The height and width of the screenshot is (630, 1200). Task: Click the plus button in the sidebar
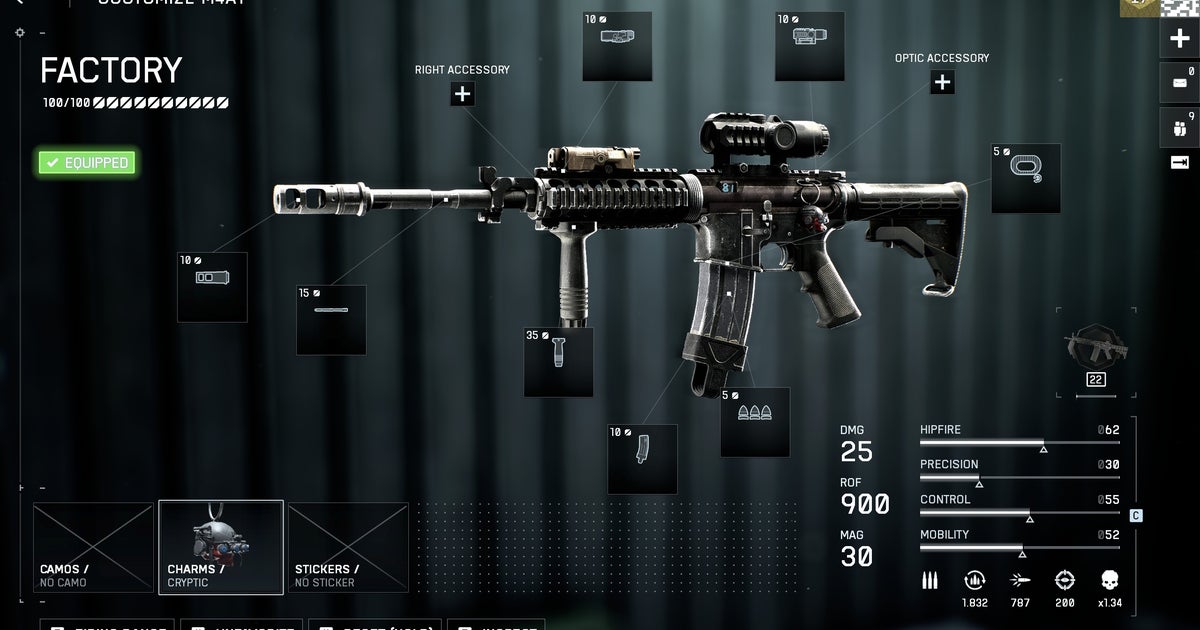pyautogui.click(x=1179, y=40)
